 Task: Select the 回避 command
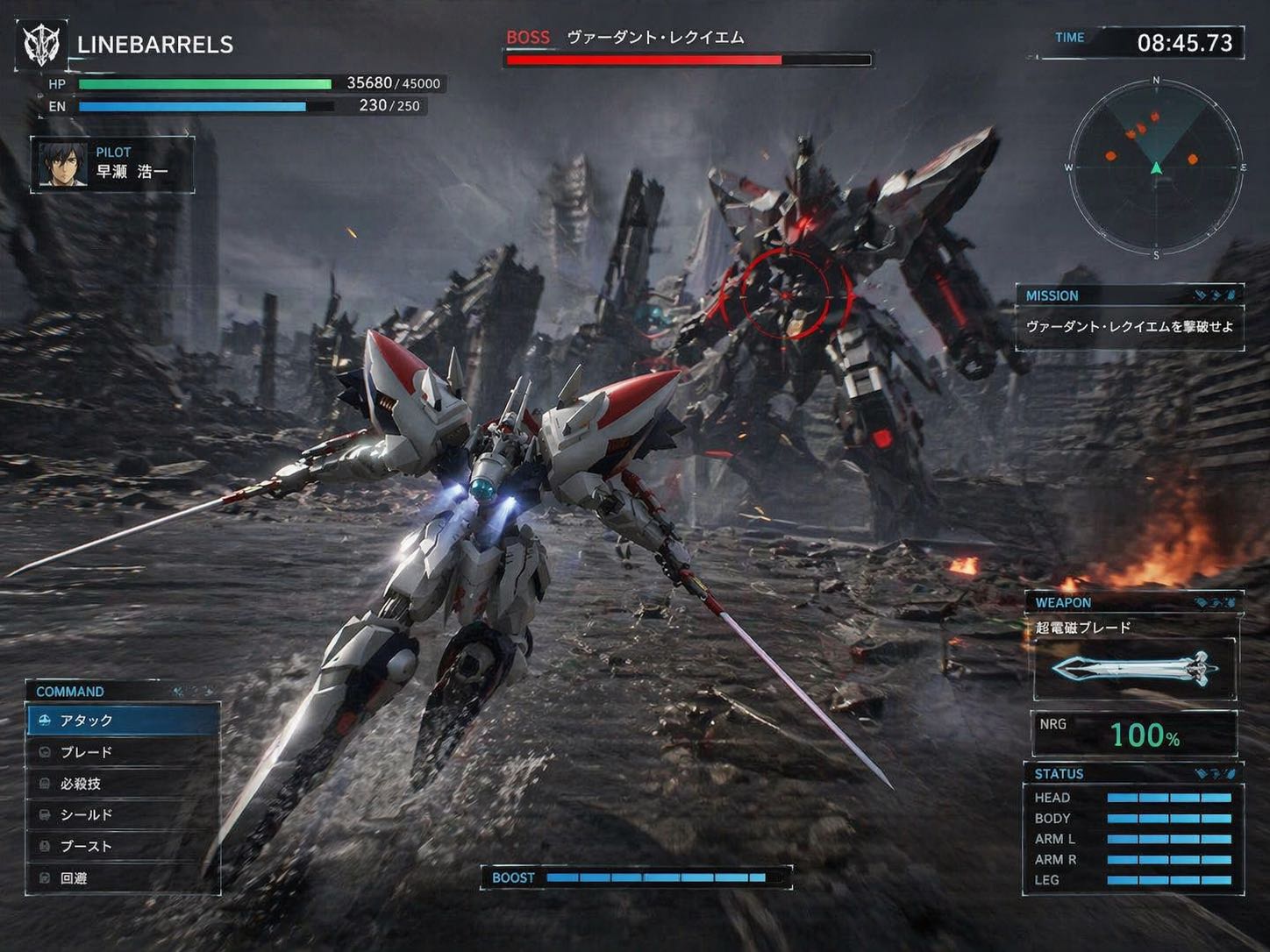click(123, 878)
